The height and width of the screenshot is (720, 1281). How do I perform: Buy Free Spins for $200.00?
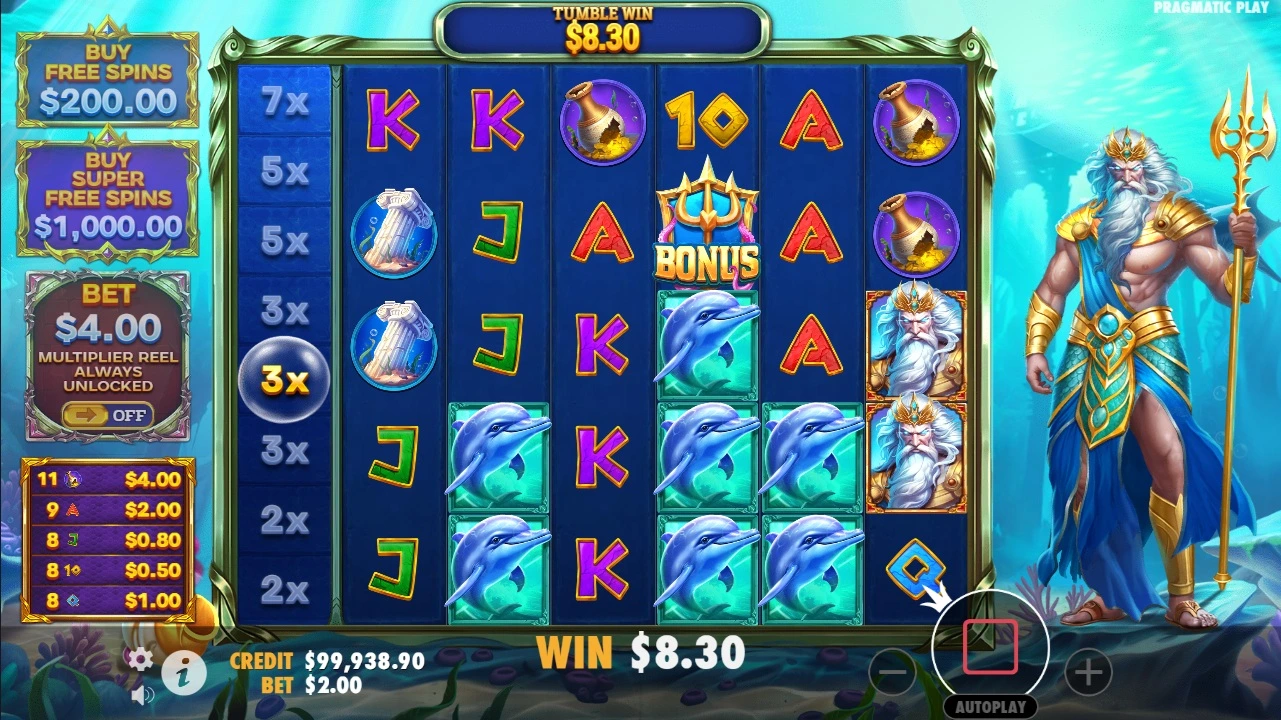coord(108,80)
